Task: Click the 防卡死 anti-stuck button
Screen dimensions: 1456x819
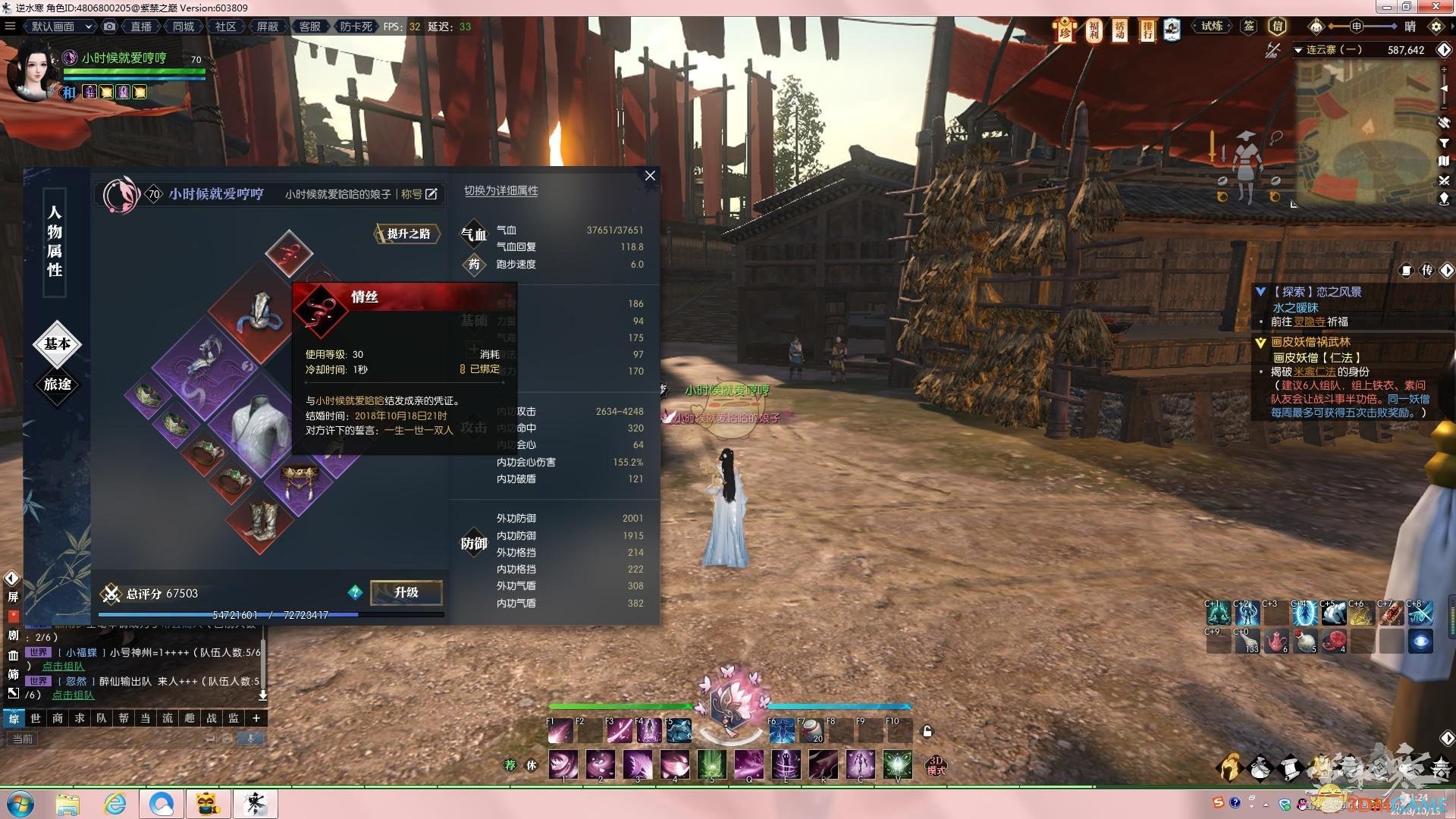Action: coord(356,27)
